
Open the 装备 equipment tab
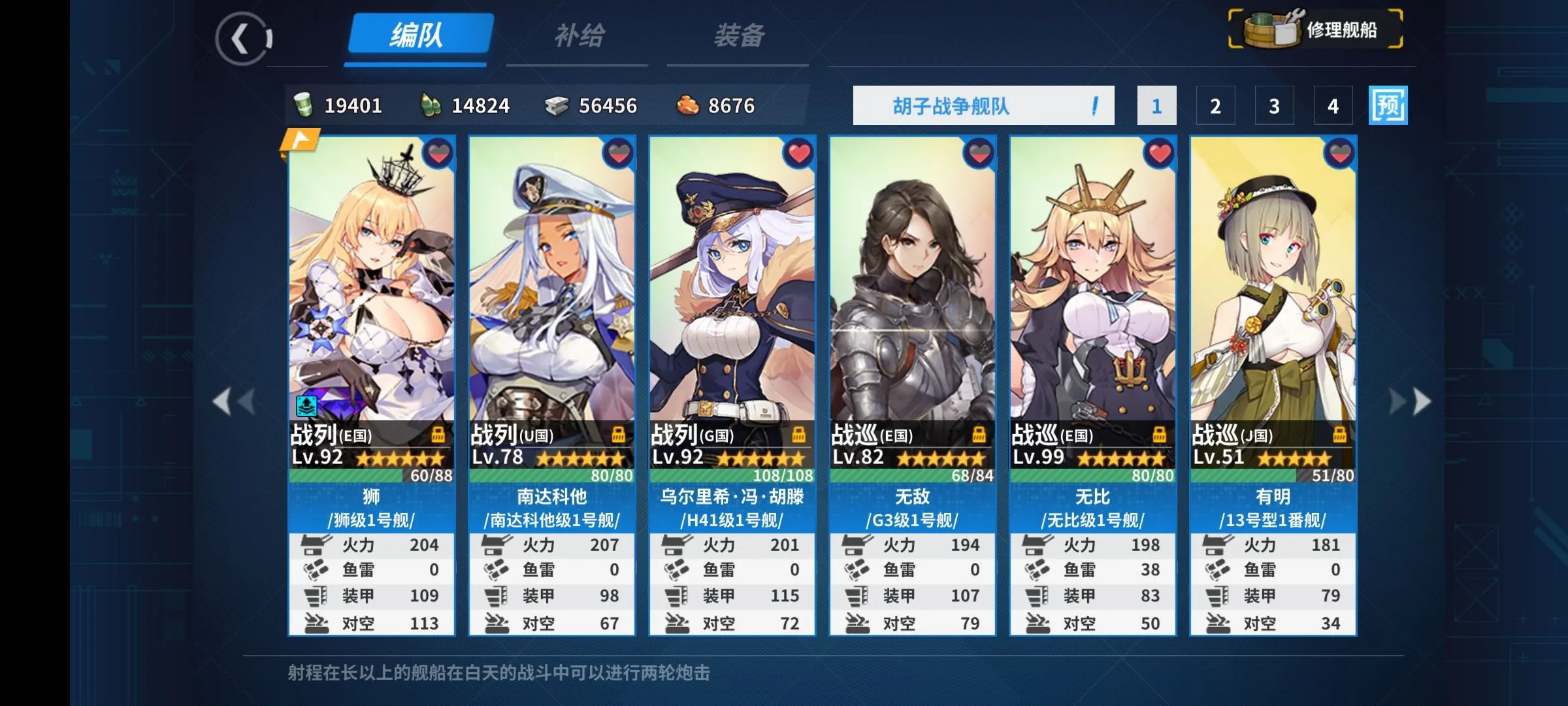(x=738, y=36)
